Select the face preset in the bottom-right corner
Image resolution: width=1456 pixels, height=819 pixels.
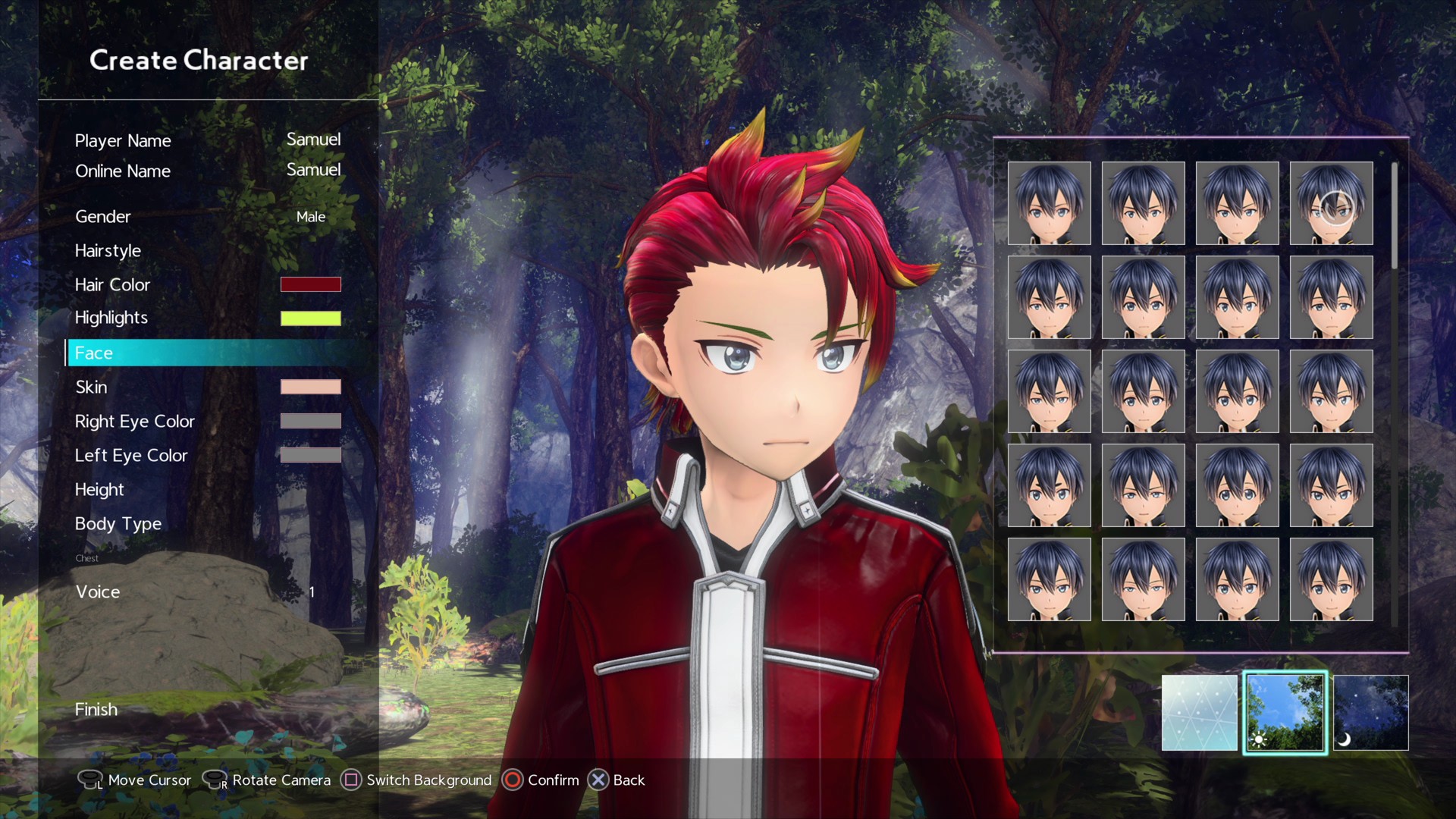point(1332,579)
